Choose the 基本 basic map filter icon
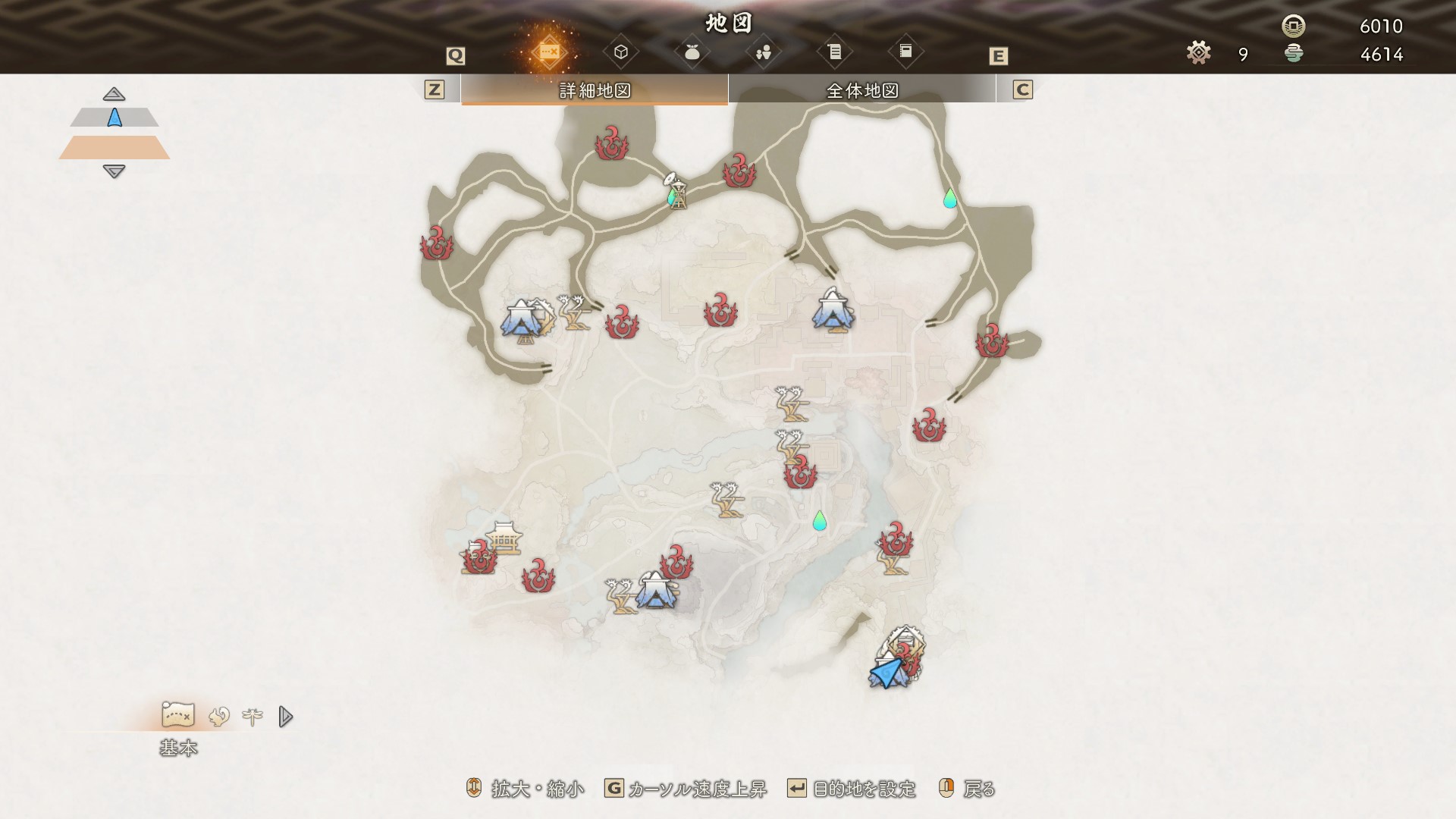 click(x=178, y=715)
